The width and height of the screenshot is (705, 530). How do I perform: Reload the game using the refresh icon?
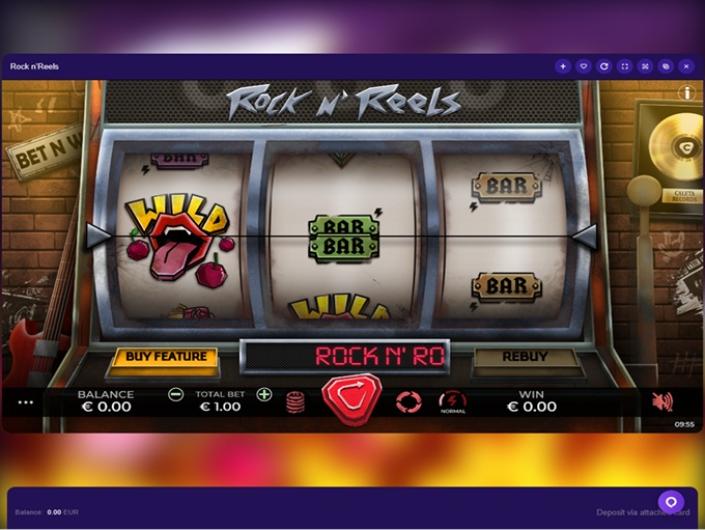pos(604,67)
